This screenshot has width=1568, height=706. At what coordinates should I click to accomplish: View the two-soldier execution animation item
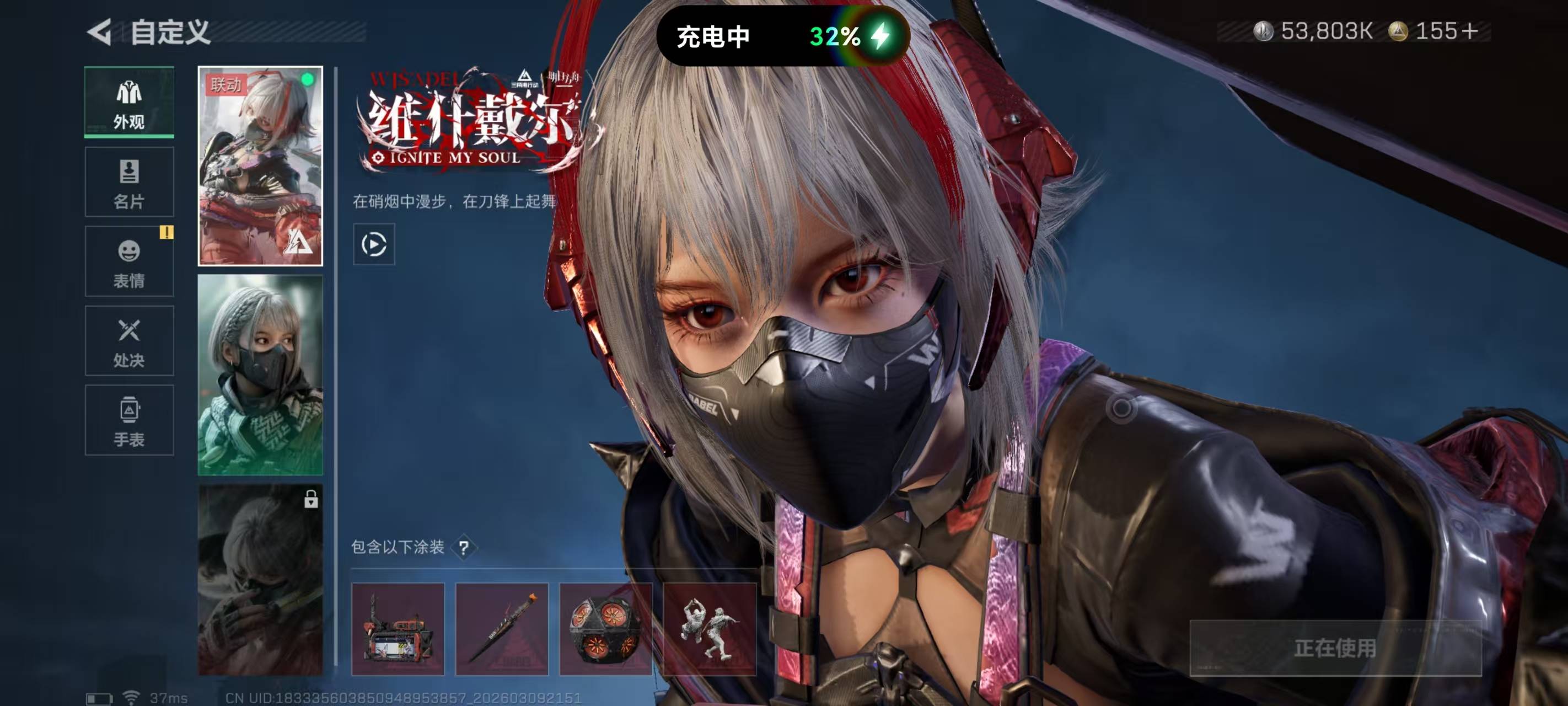(709, 629)
